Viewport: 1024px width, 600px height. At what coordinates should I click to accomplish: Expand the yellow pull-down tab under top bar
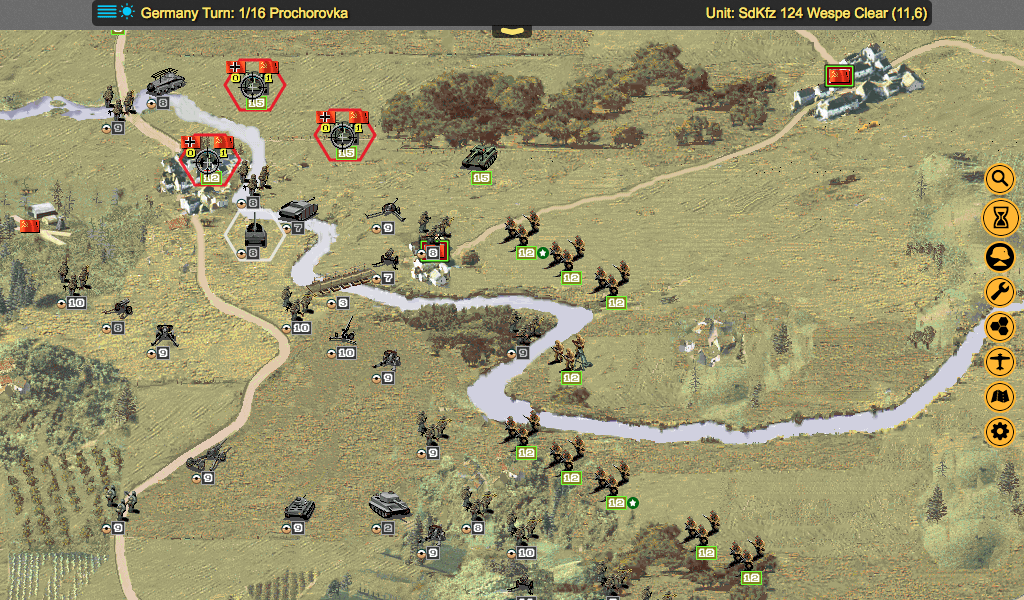click(511, 32)
